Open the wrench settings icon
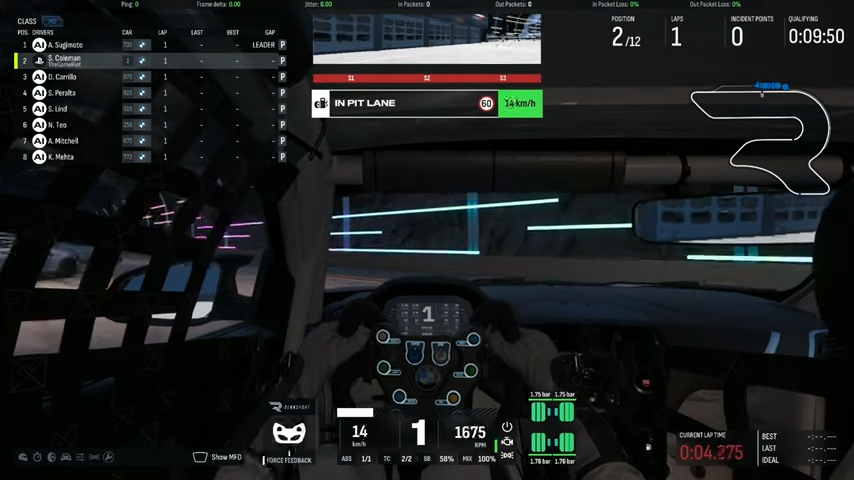Screen dimensions: 854x480 point(109,457)
